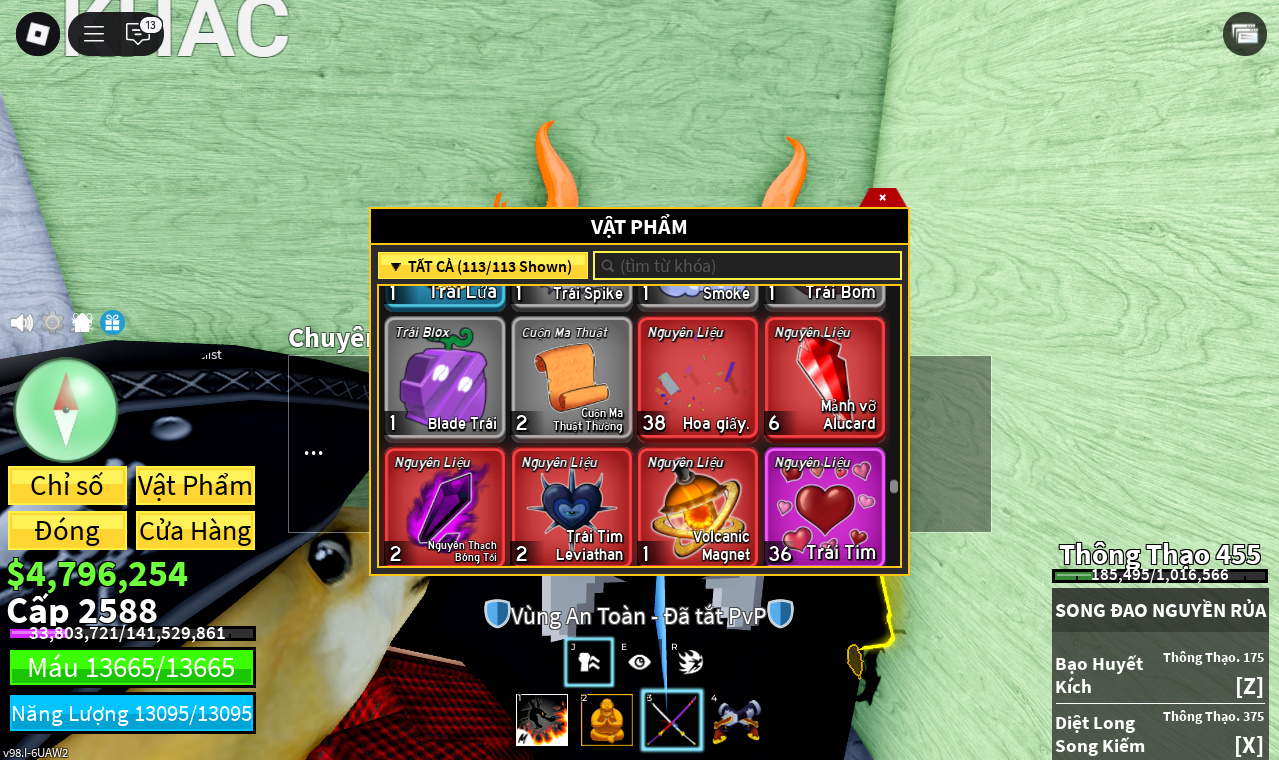Click the Đóng button

coord(67,531)
